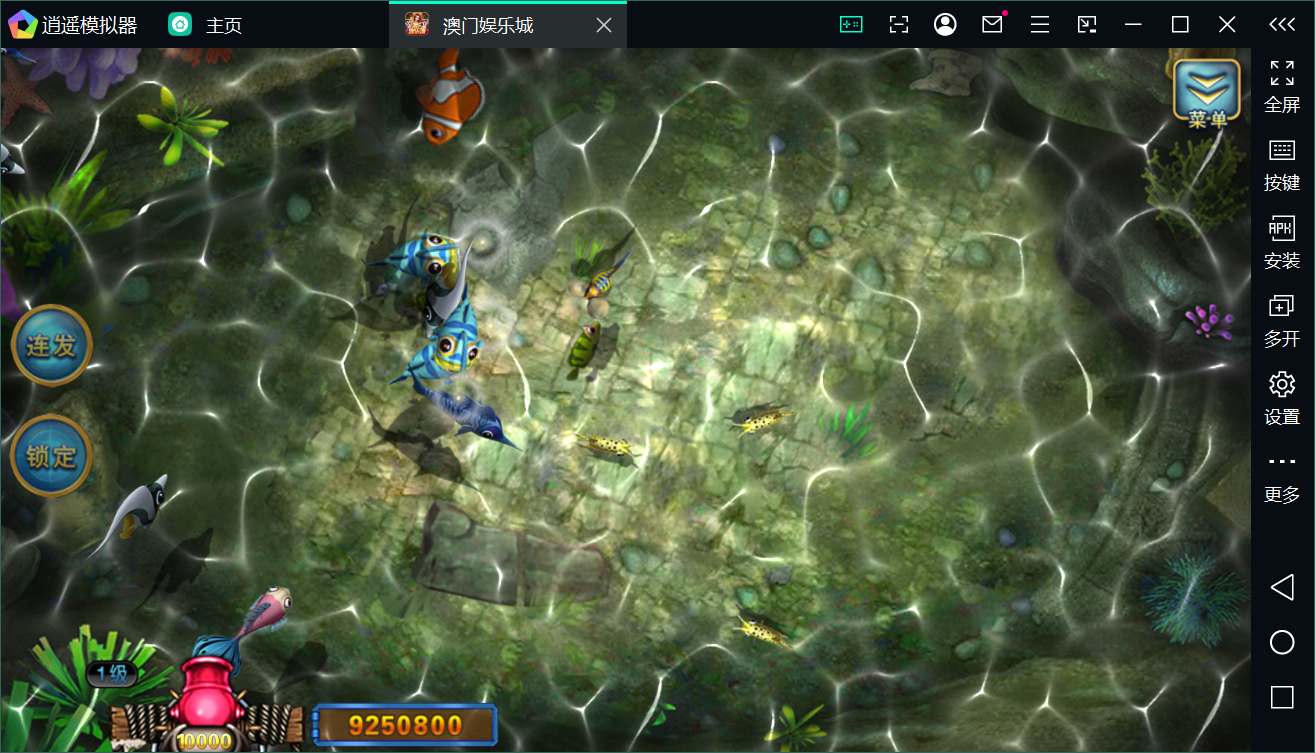
Task: Switch to the 主页 home tab
Action: pyautogui.click(x=206, y=25)
